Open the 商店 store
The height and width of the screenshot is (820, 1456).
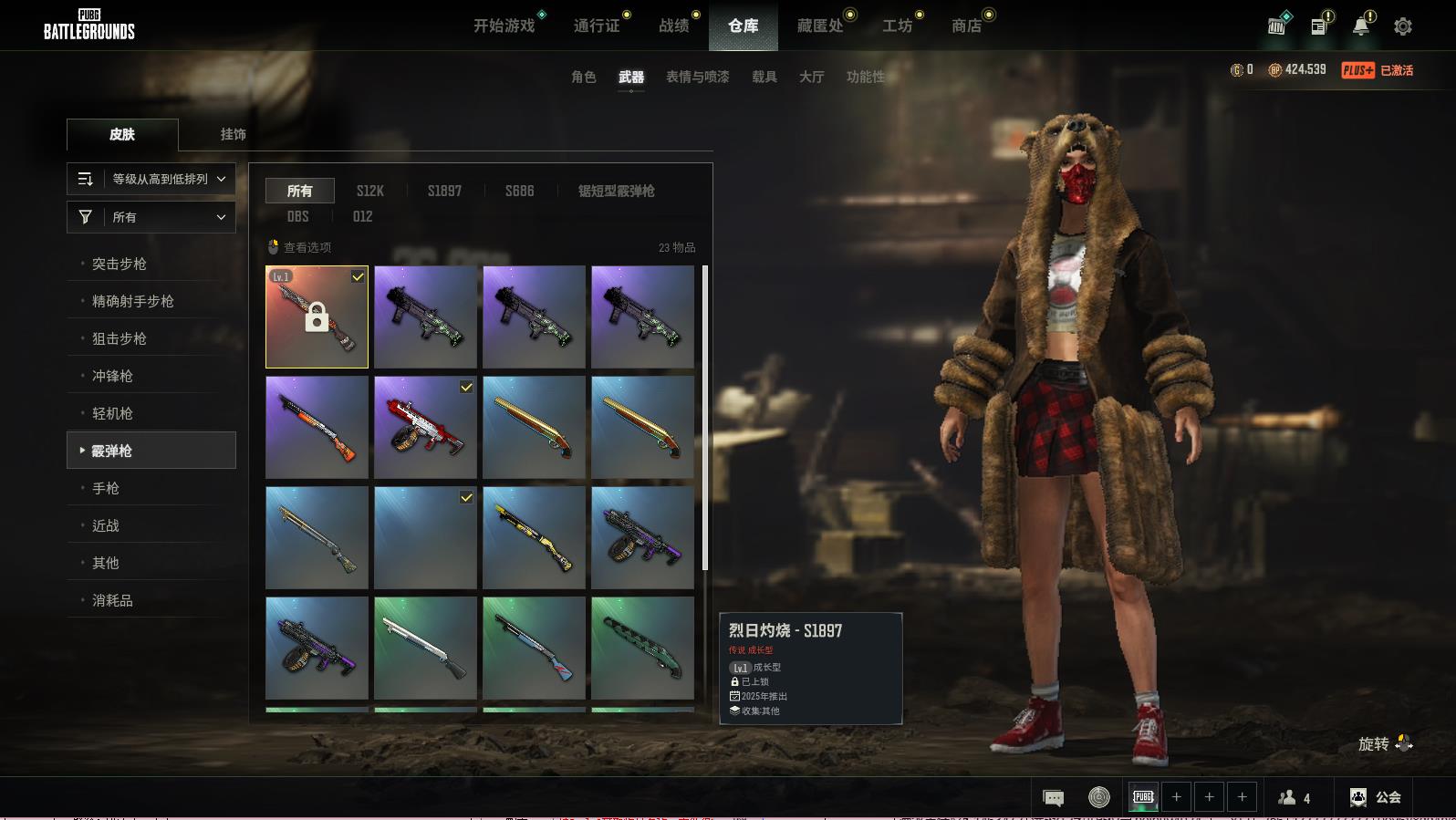(x=966, y=26)
